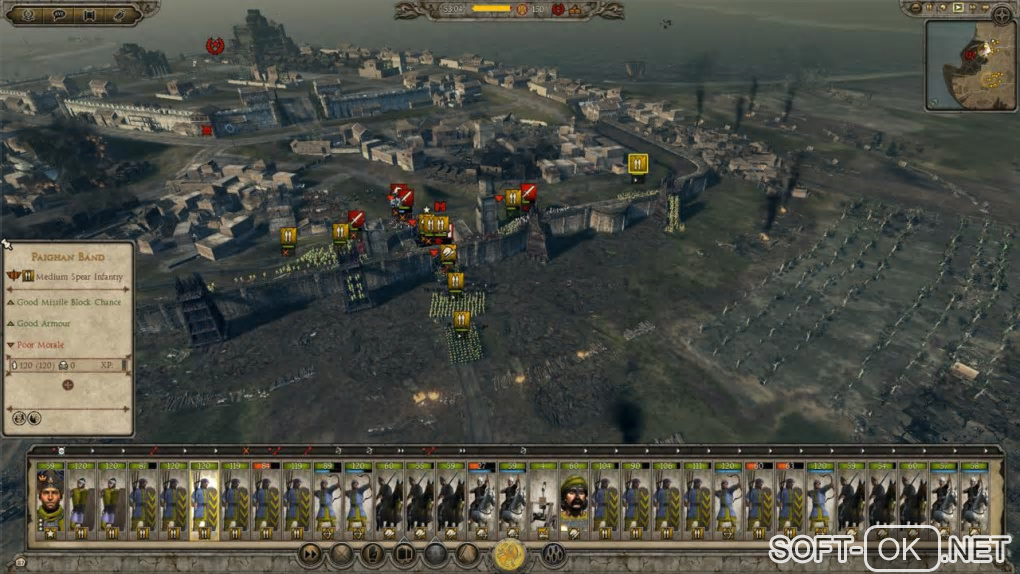Toggle the double-arrow run button
The height and width of the screenshot is (574, 1020).
[x=311, y=552]
